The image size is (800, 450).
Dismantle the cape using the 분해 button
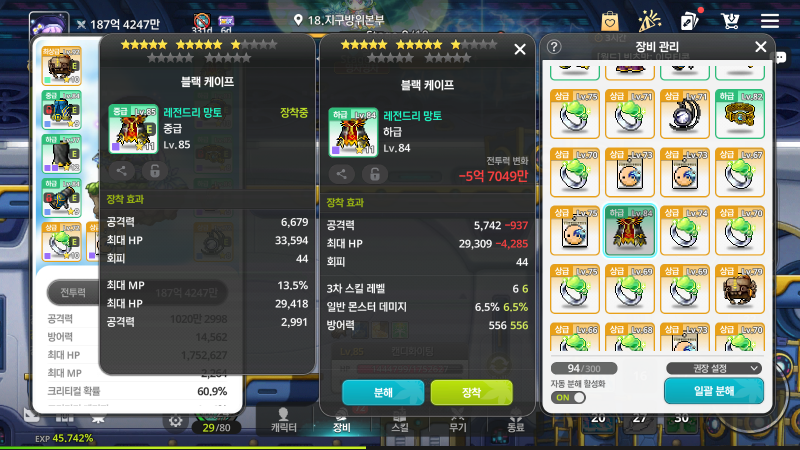383,393
